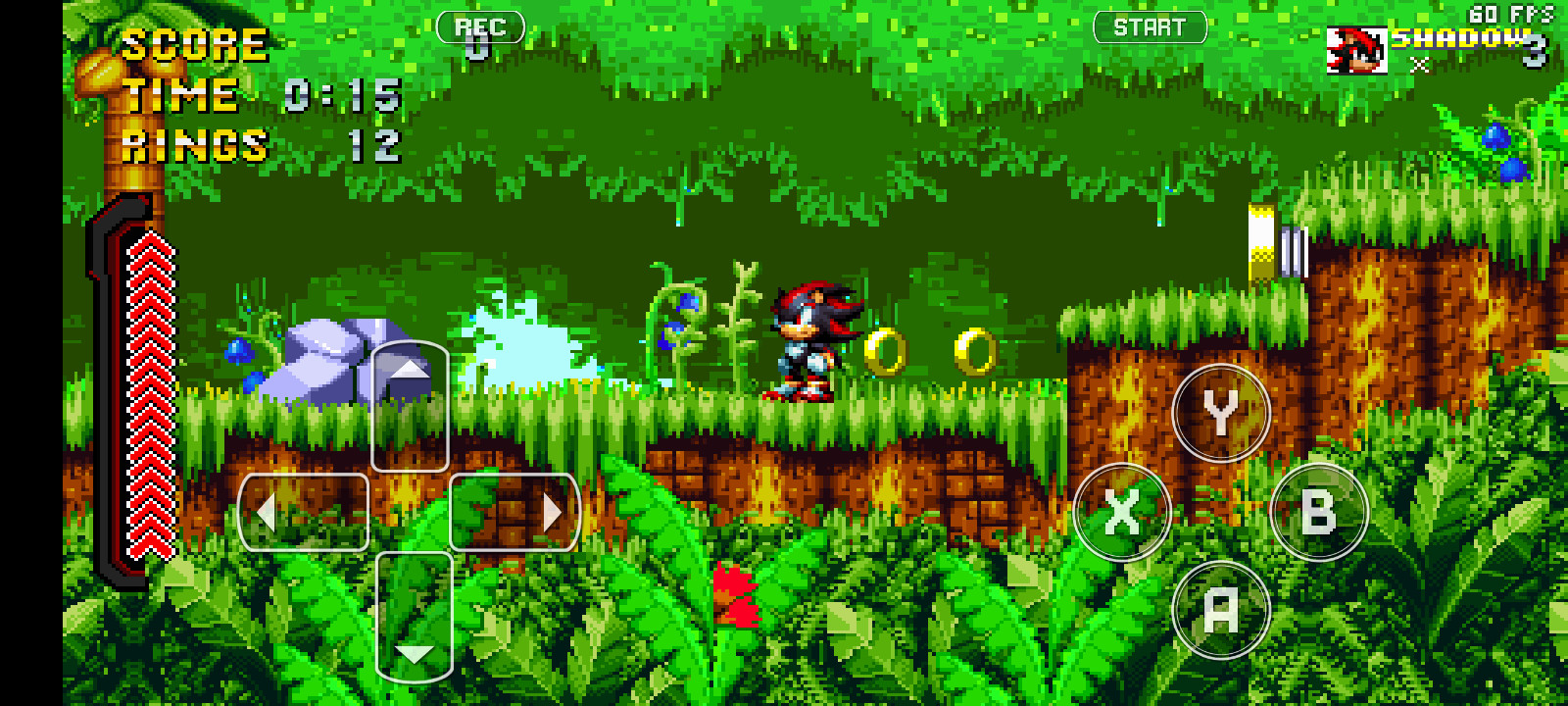Toggle gameplay recording with the REC control
Screen dimensions: 1568x706
click(x=479, y=26)
